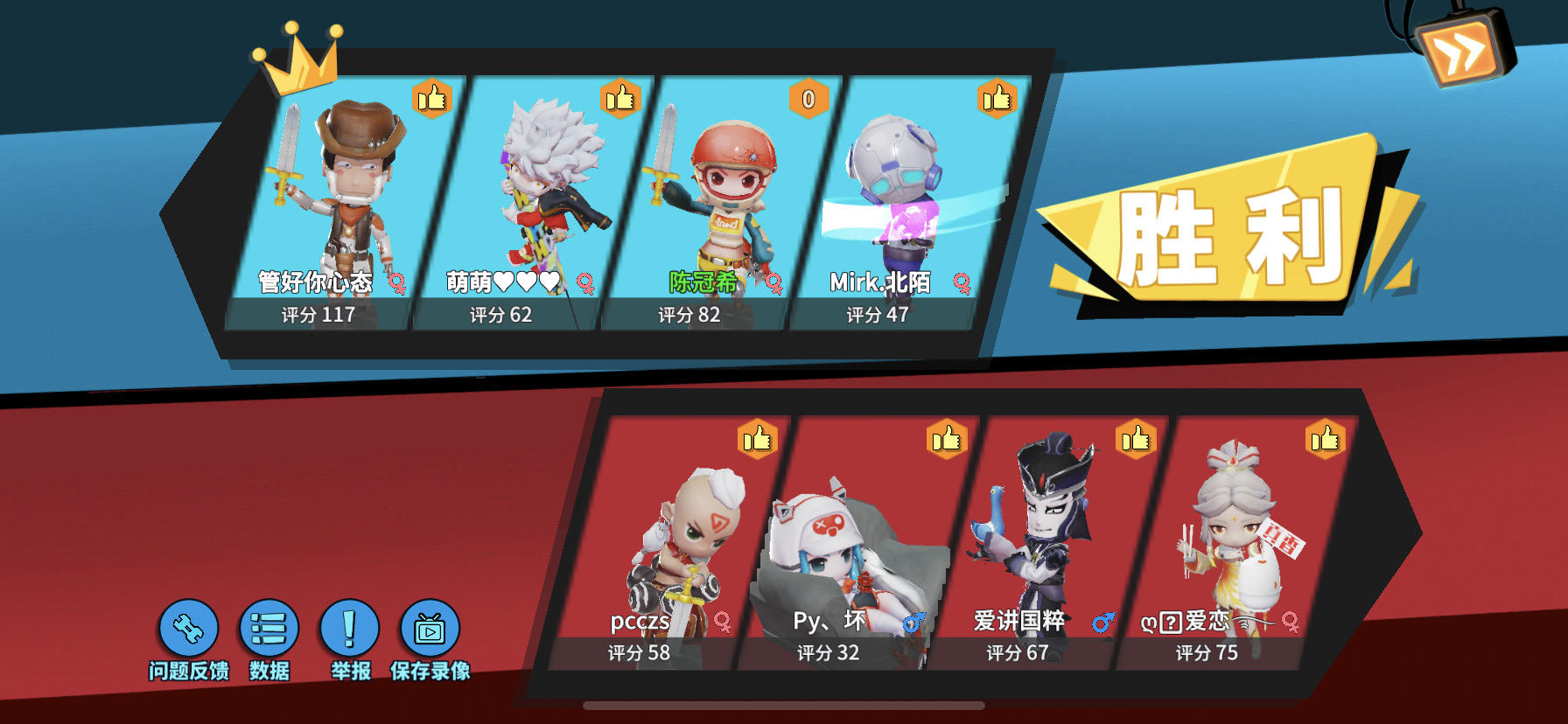
Task: Toggle the like badge showing 0 on 陈冠希
Action: tap(807, 100)
